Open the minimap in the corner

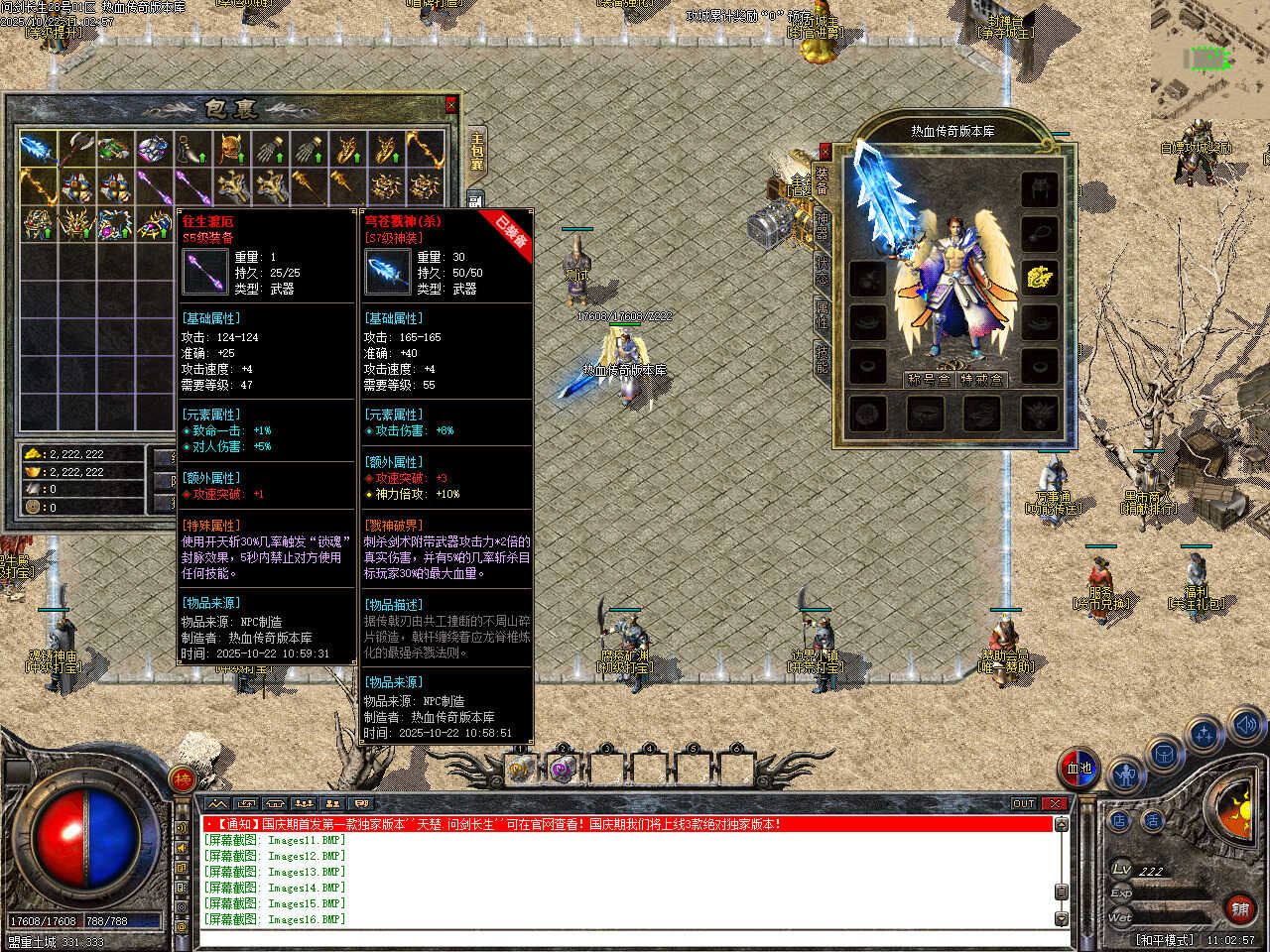(x=1209, y=59)
